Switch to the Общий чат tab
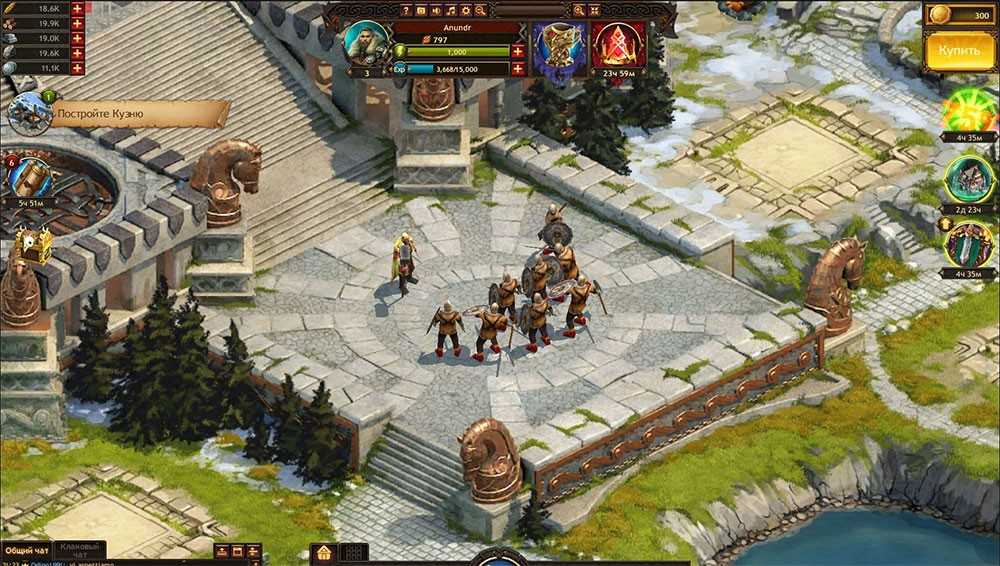Screen dimensions: 1000x566 tap(25, 551)
